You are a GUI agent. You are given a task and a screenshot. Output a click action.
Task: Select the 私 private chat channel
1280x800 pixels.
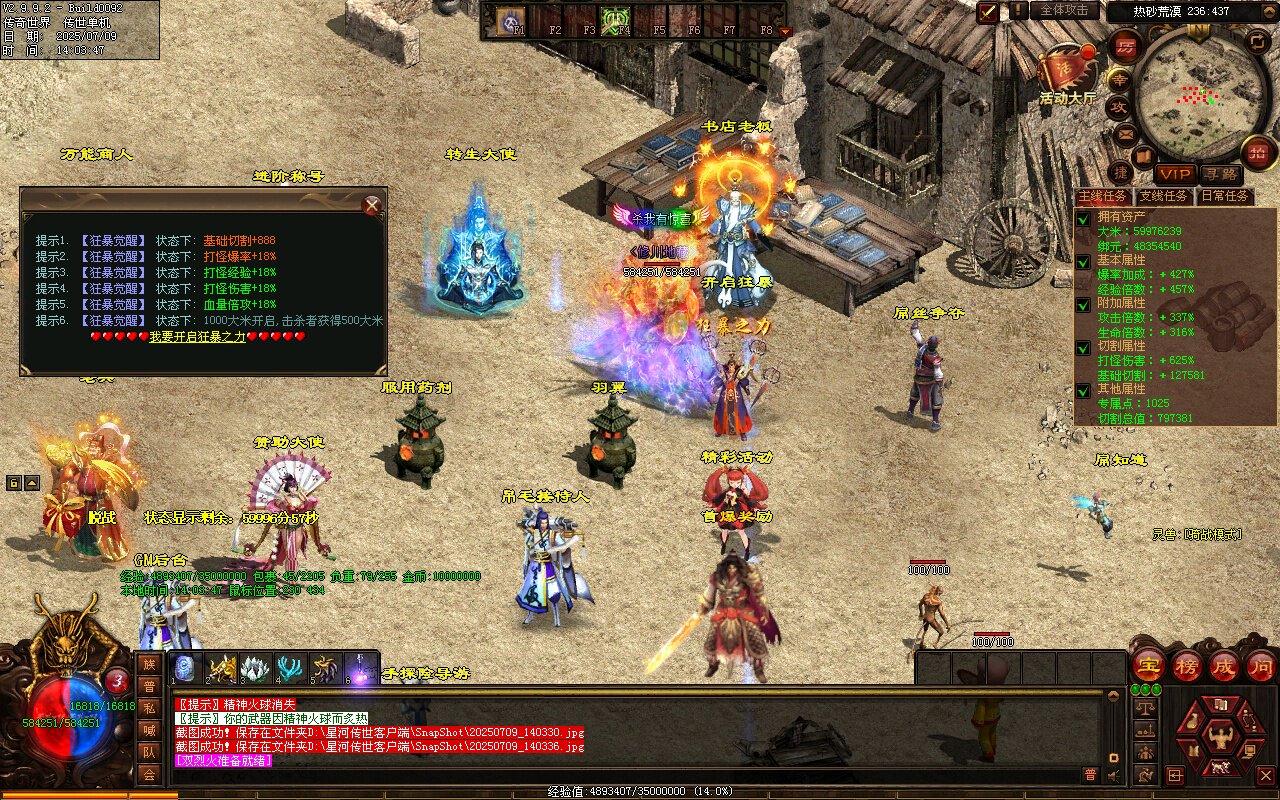click(149, 708)
